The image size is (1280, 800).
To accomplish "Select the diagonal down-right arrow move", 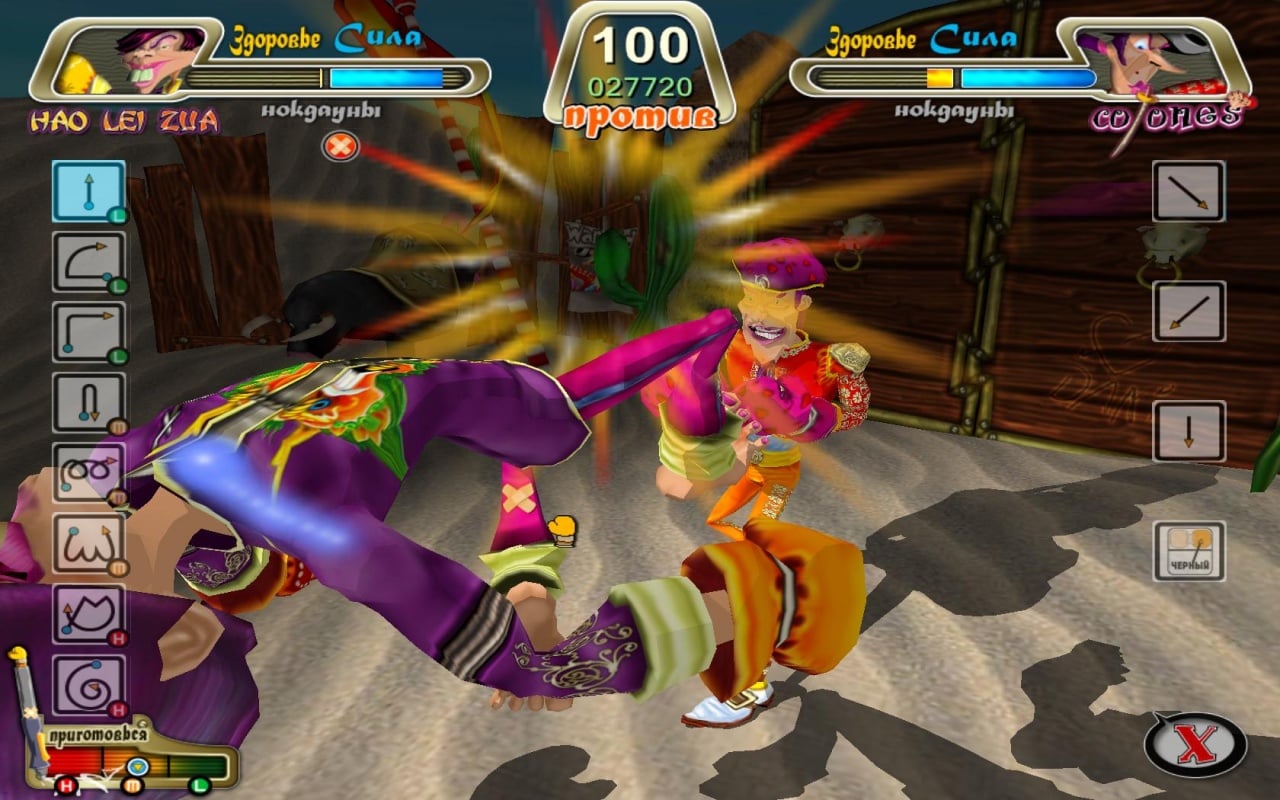I will tap(1188, 191).
